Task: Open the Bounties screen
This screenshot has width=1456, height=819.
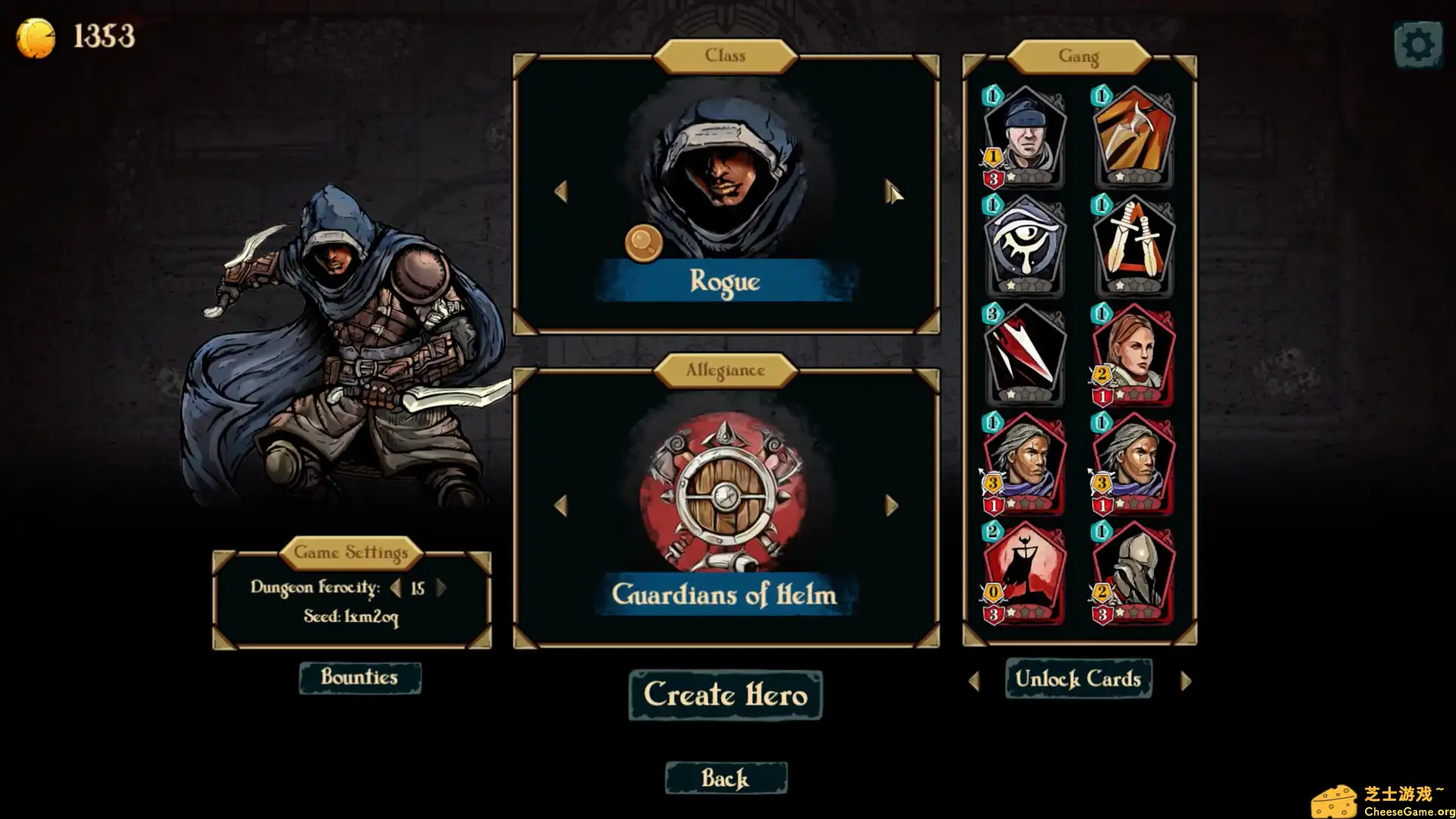Action: pyautogui.click(x=359, y=677)
